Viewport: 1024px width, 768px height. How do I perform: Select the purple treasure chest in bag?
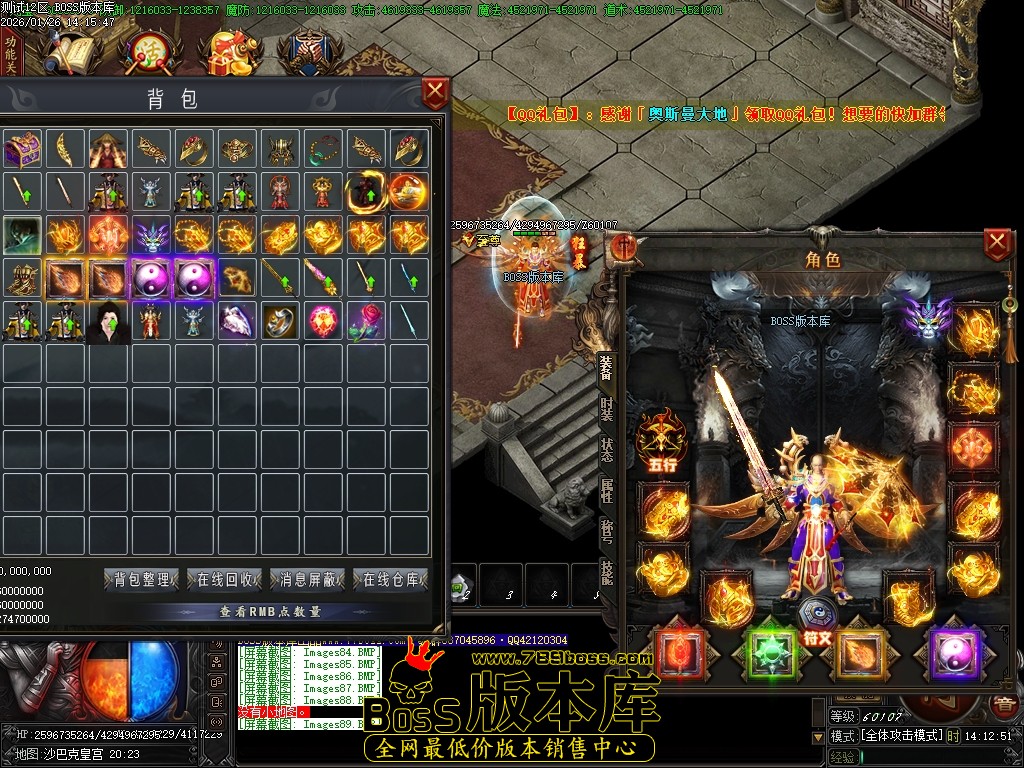click(x=21, y=149)
